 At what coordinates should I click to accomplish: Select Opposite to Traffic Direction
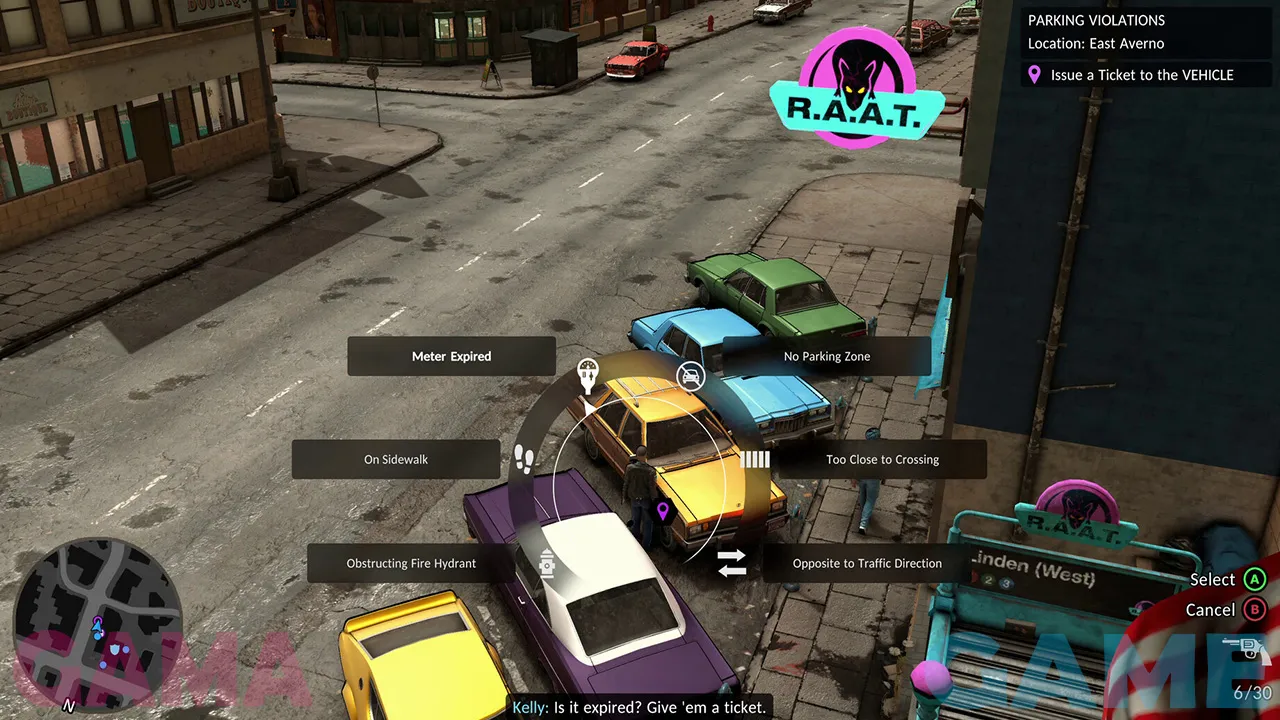point(866,563)
